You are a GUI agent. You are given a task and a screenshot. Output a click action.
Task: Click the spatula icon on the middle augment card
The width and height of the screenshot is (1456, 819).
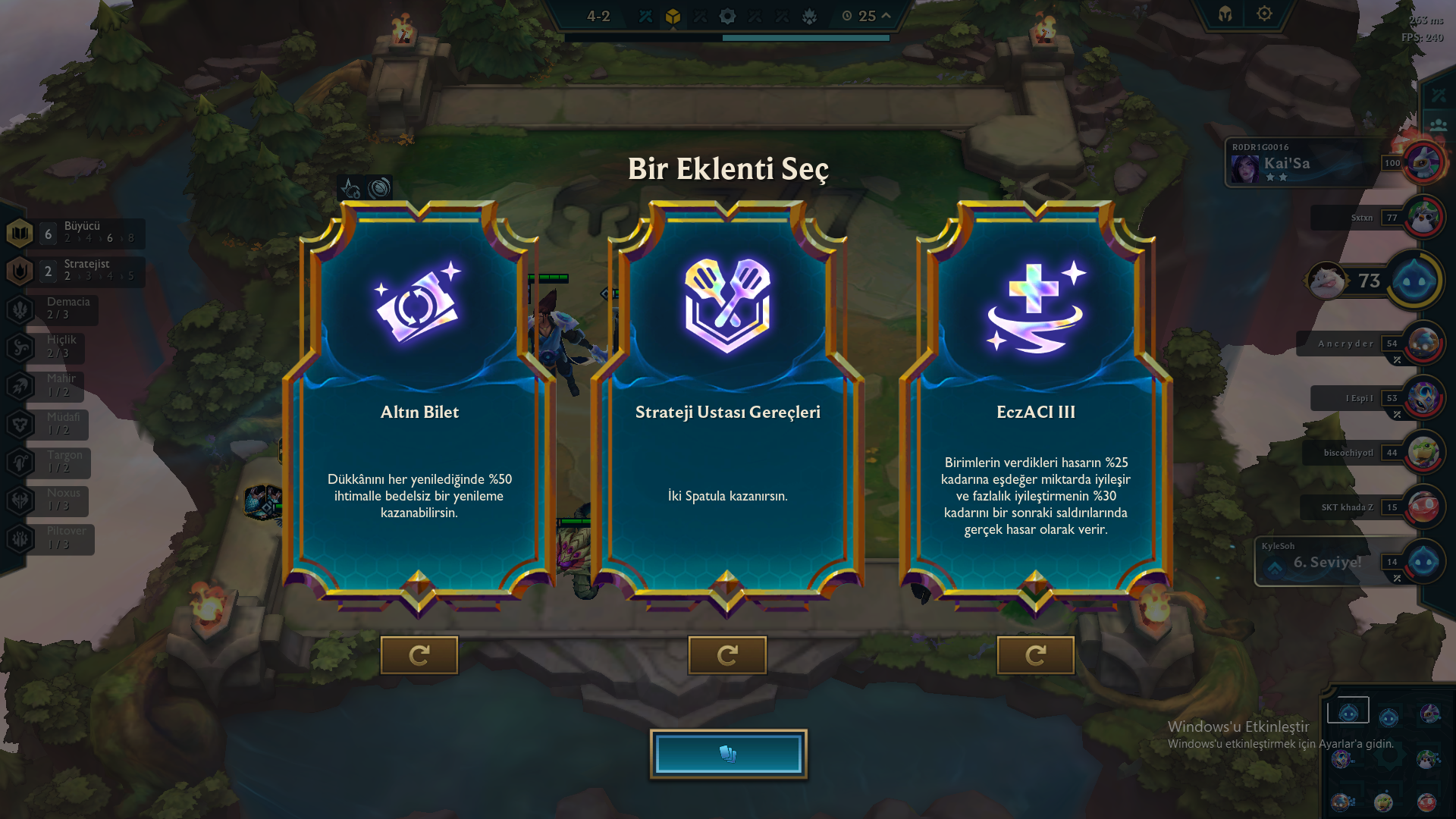[x=726, y=303]
